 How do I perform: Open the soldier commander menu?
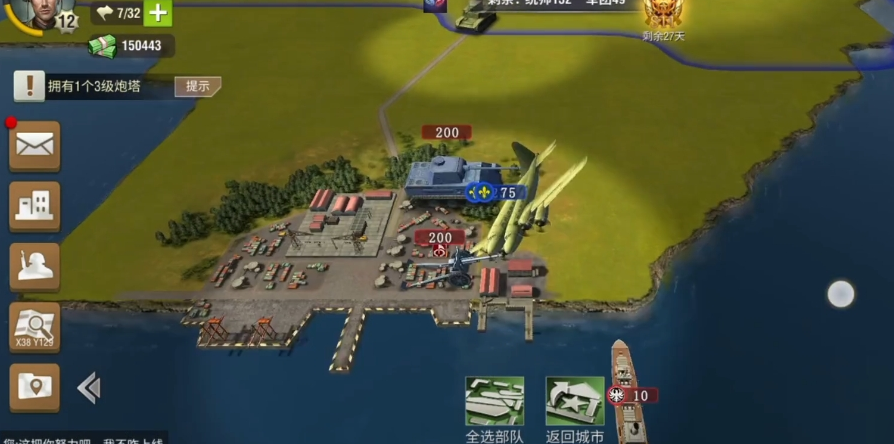[x=35, y=267]
